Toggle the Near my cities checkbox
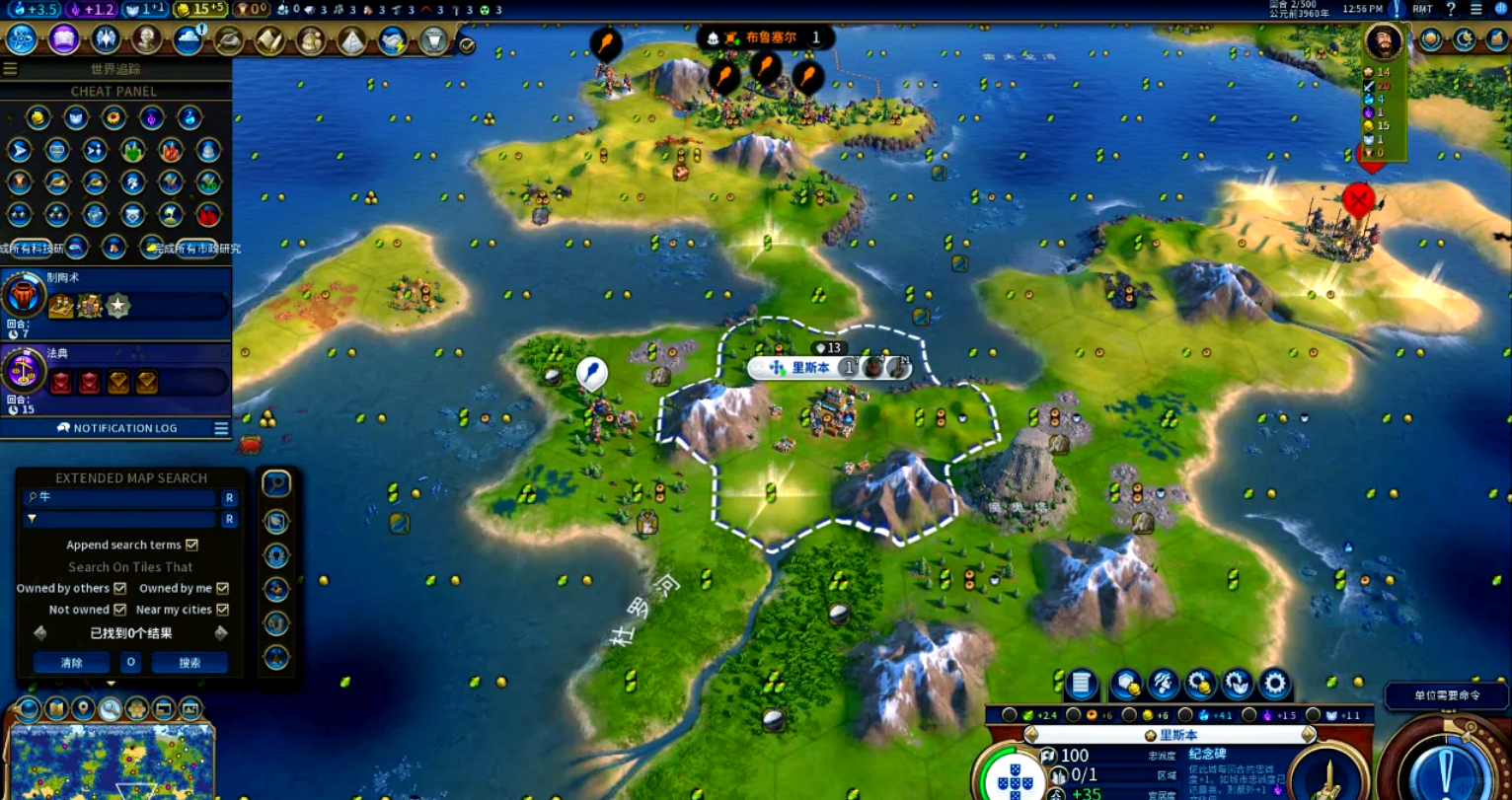 pyautogui.click(x=222, y=610)
